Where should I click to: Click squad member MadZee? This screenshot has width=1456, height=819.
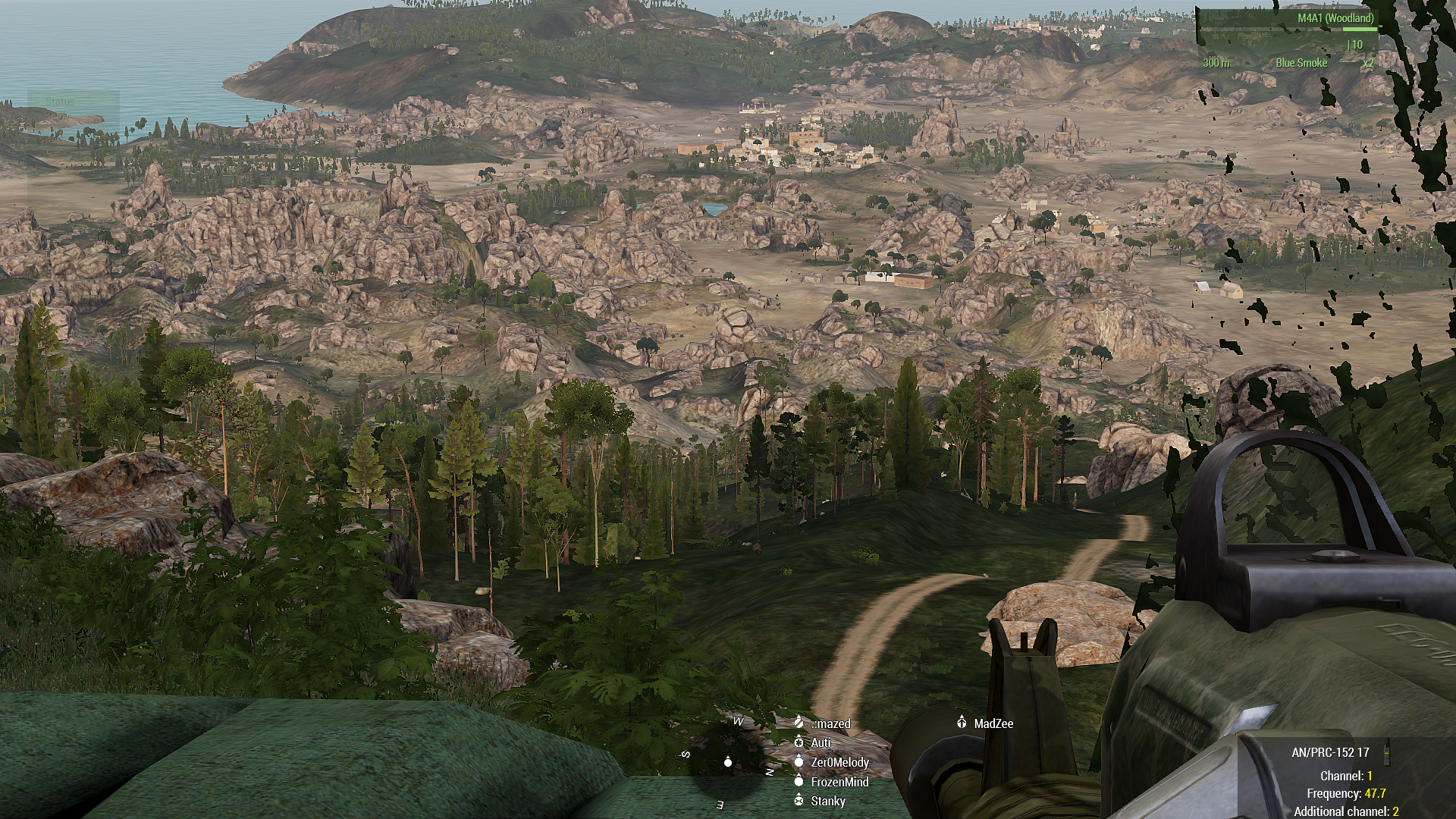[993, 723]
